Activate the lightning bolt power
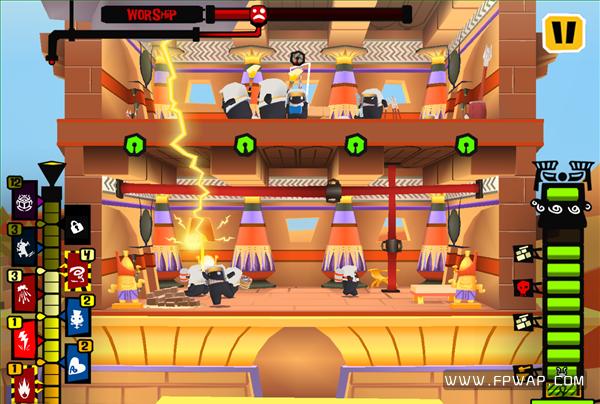Screen dimensions: 600x404 click(23, 340)
